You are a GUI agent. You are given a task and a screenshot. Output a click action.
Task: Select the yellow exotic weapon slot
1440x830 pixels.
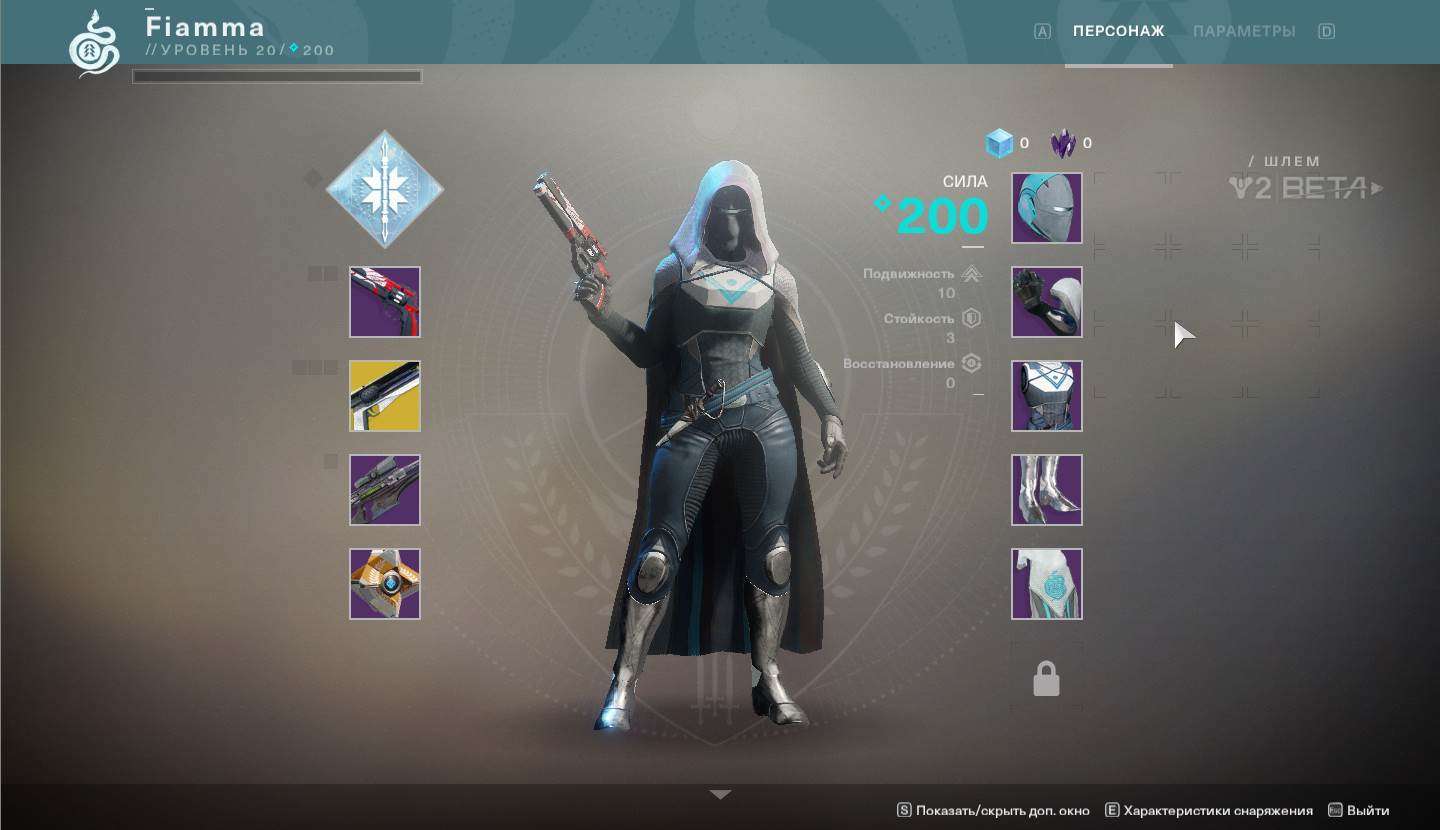[385, 396]
